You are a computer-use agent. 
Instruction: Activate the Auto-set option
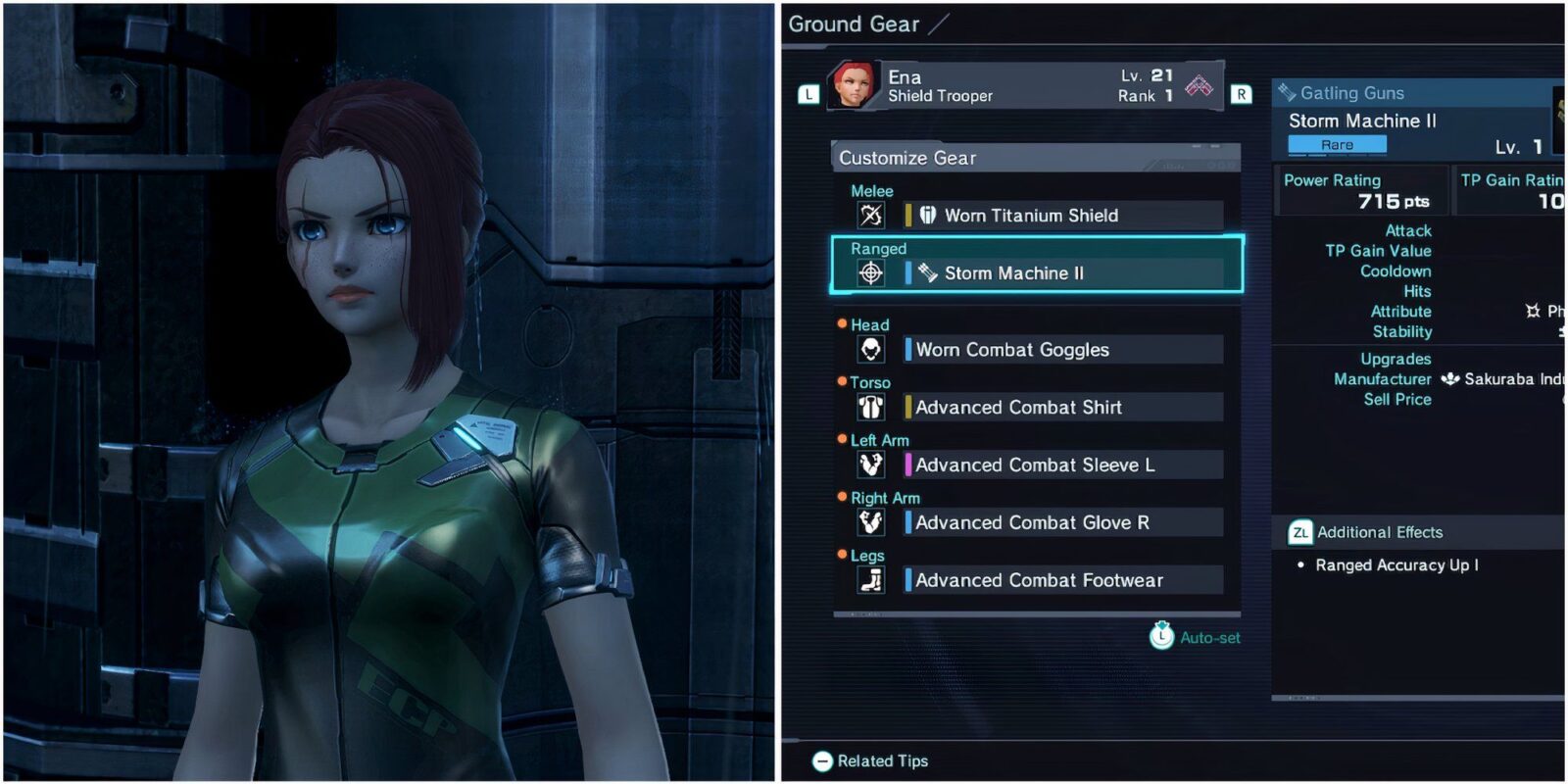point(1196,637)
